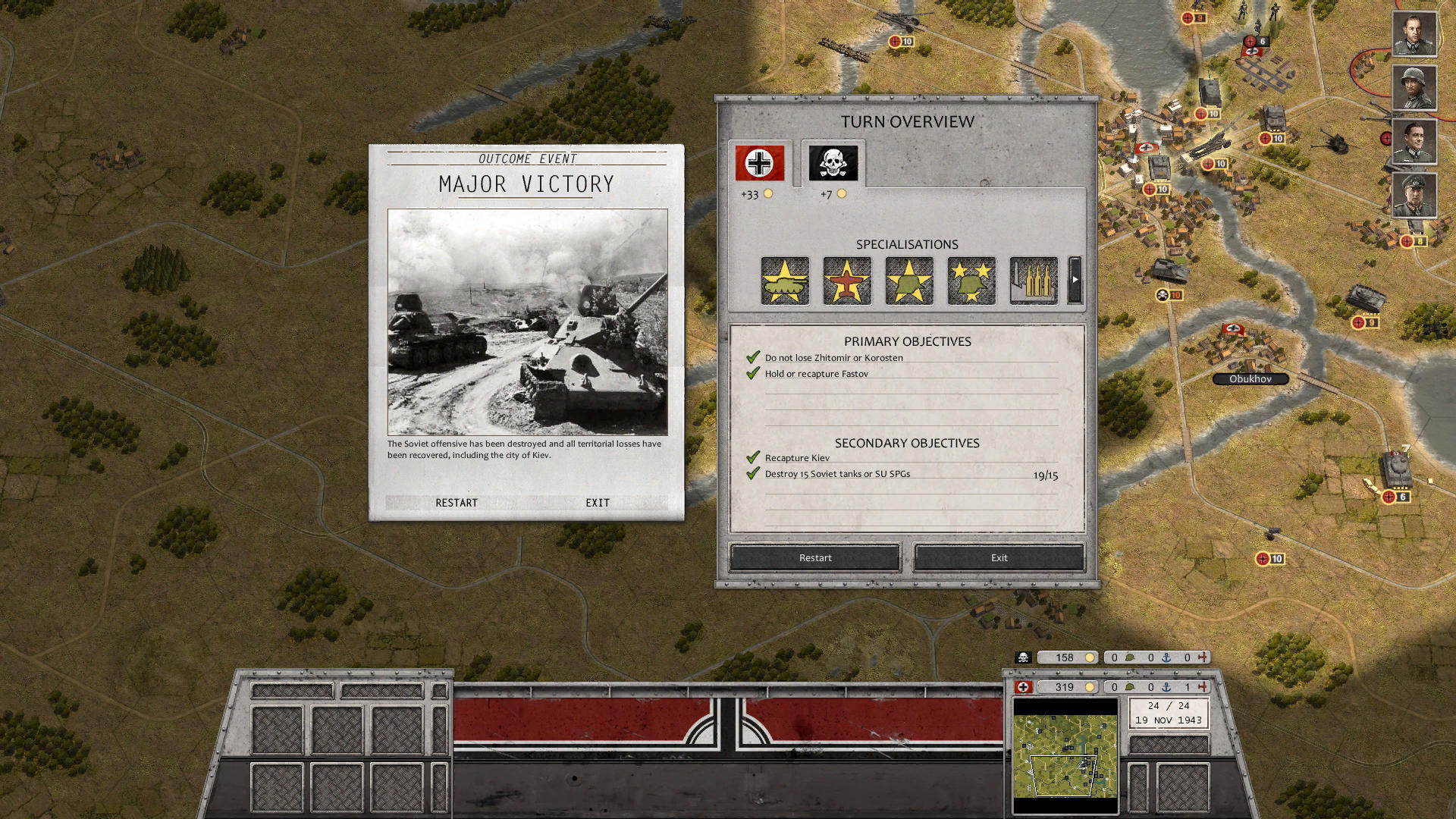Click the checkmark beside Recapture Kiev

753,458
